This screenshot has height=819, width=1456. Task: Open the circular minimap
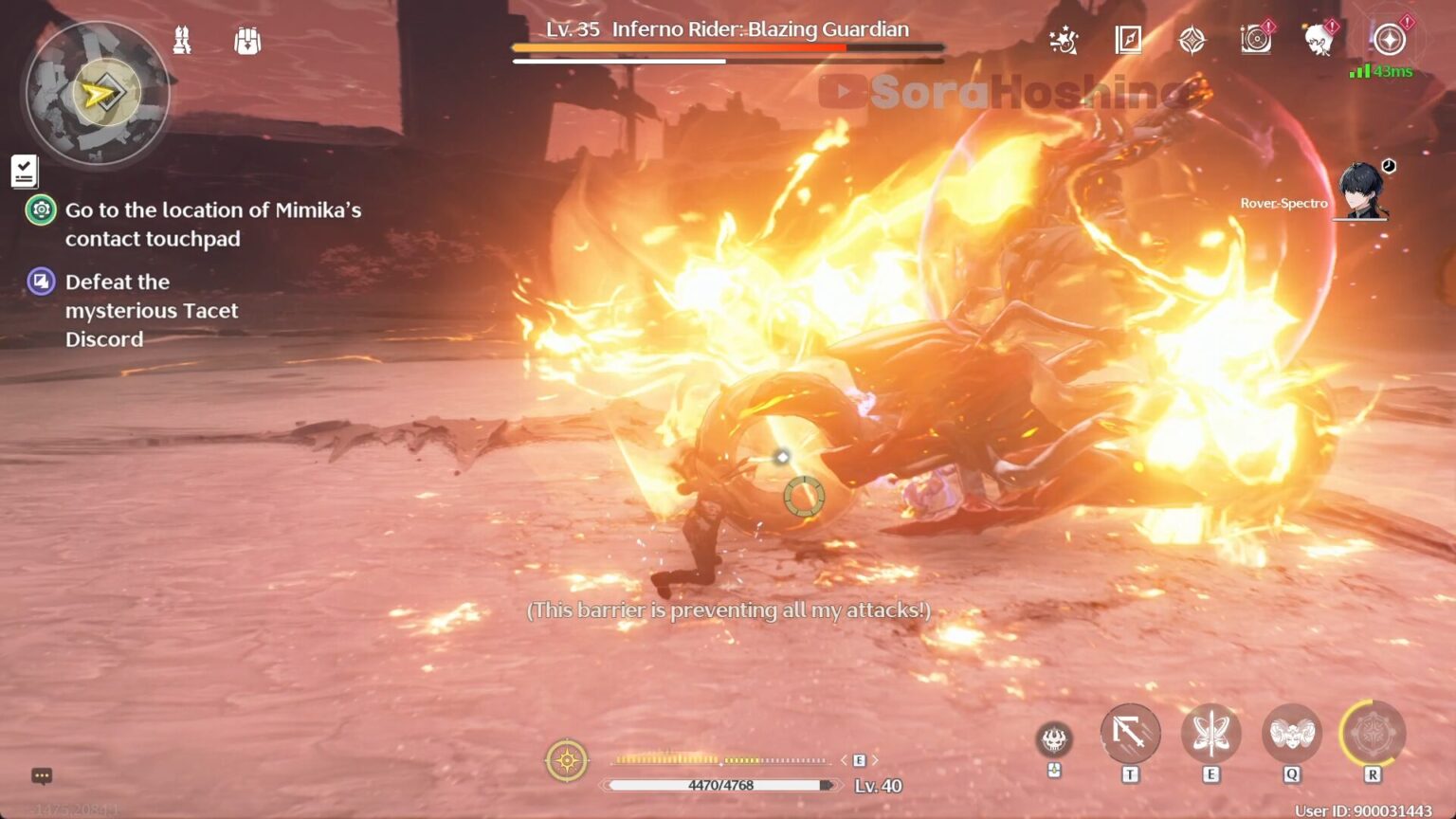[x=97, y=93]
